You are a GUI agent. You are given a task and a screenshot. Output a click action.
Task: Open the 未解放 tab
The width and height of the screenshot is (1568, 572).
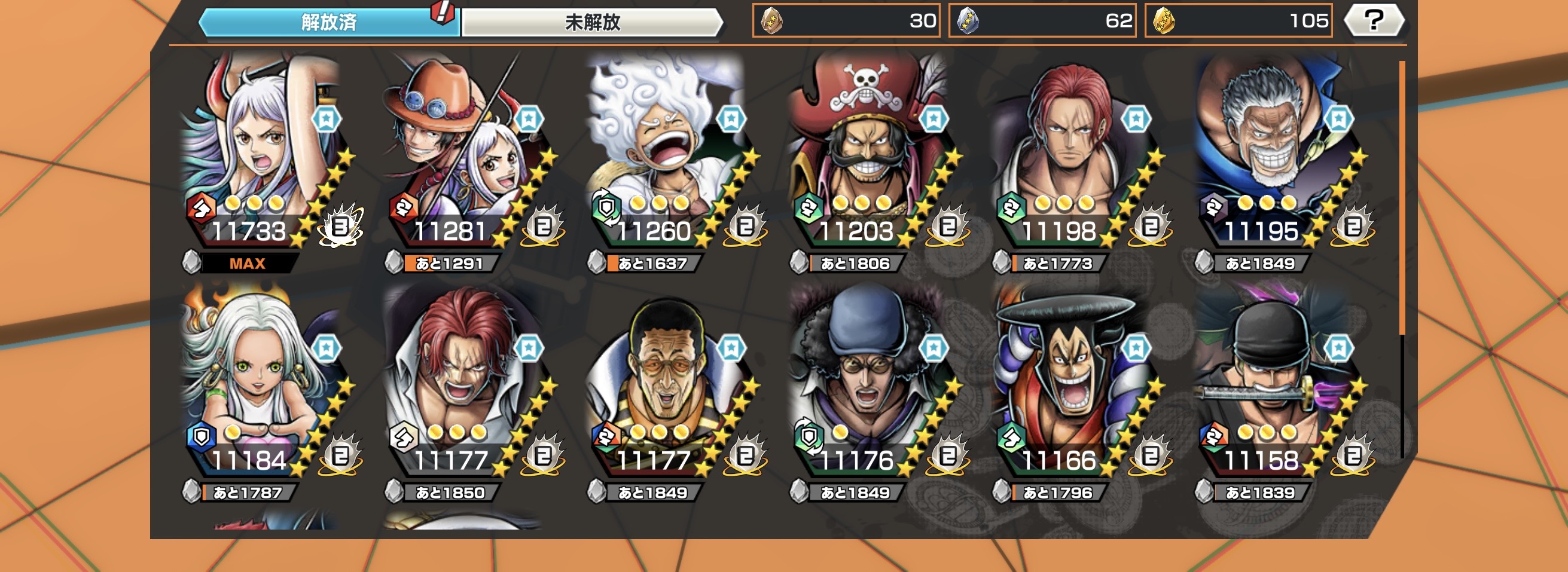click(591, 23)
